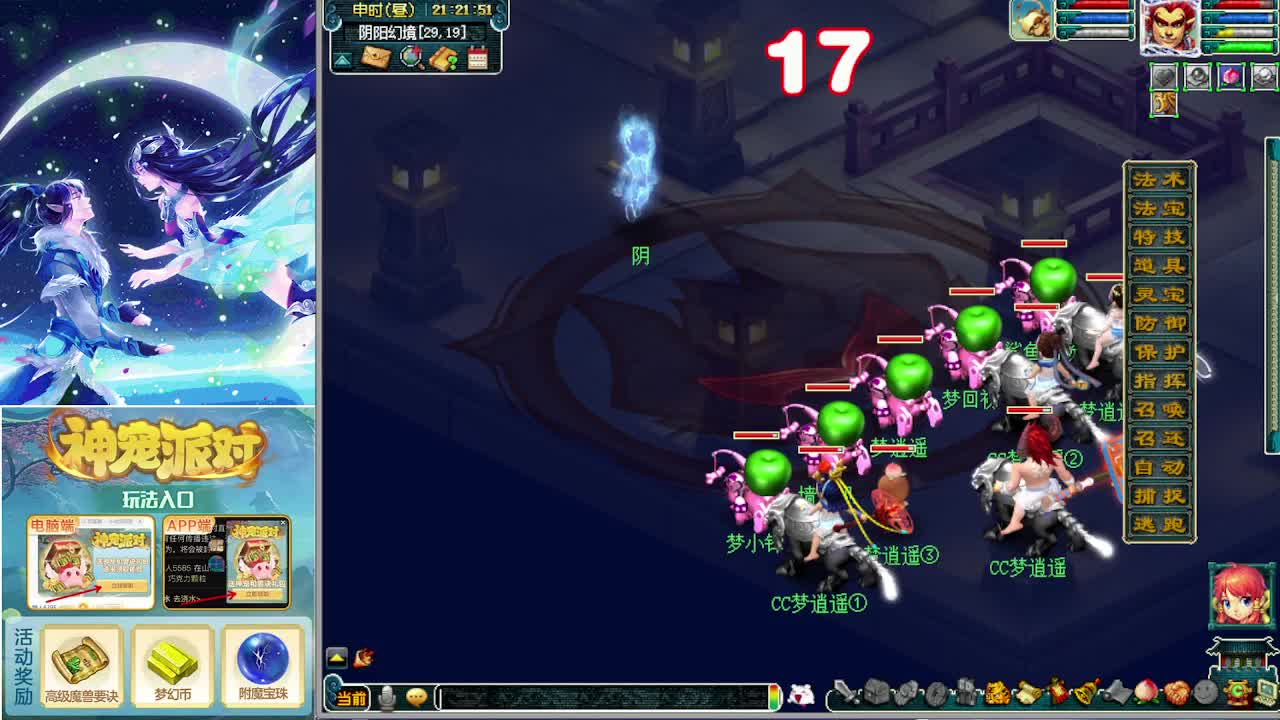Screen dimensions: 1280x720
Task: Toggle the microphone voice chat icon
Action: pos(387,698)
